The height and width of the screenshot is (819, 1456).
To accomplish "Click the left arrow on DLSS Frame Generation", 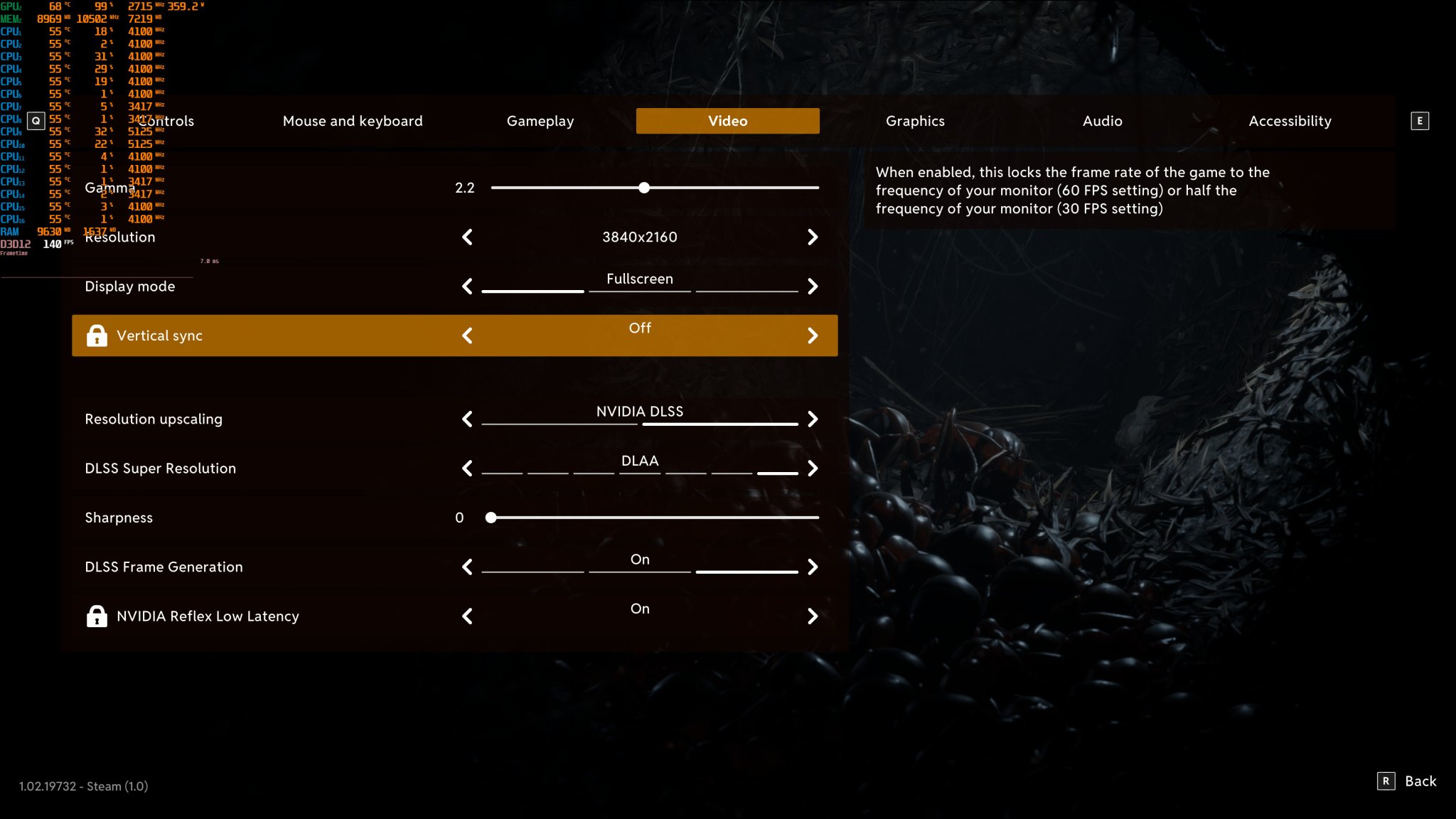I will pyautogui.click(x=468, y=567).
